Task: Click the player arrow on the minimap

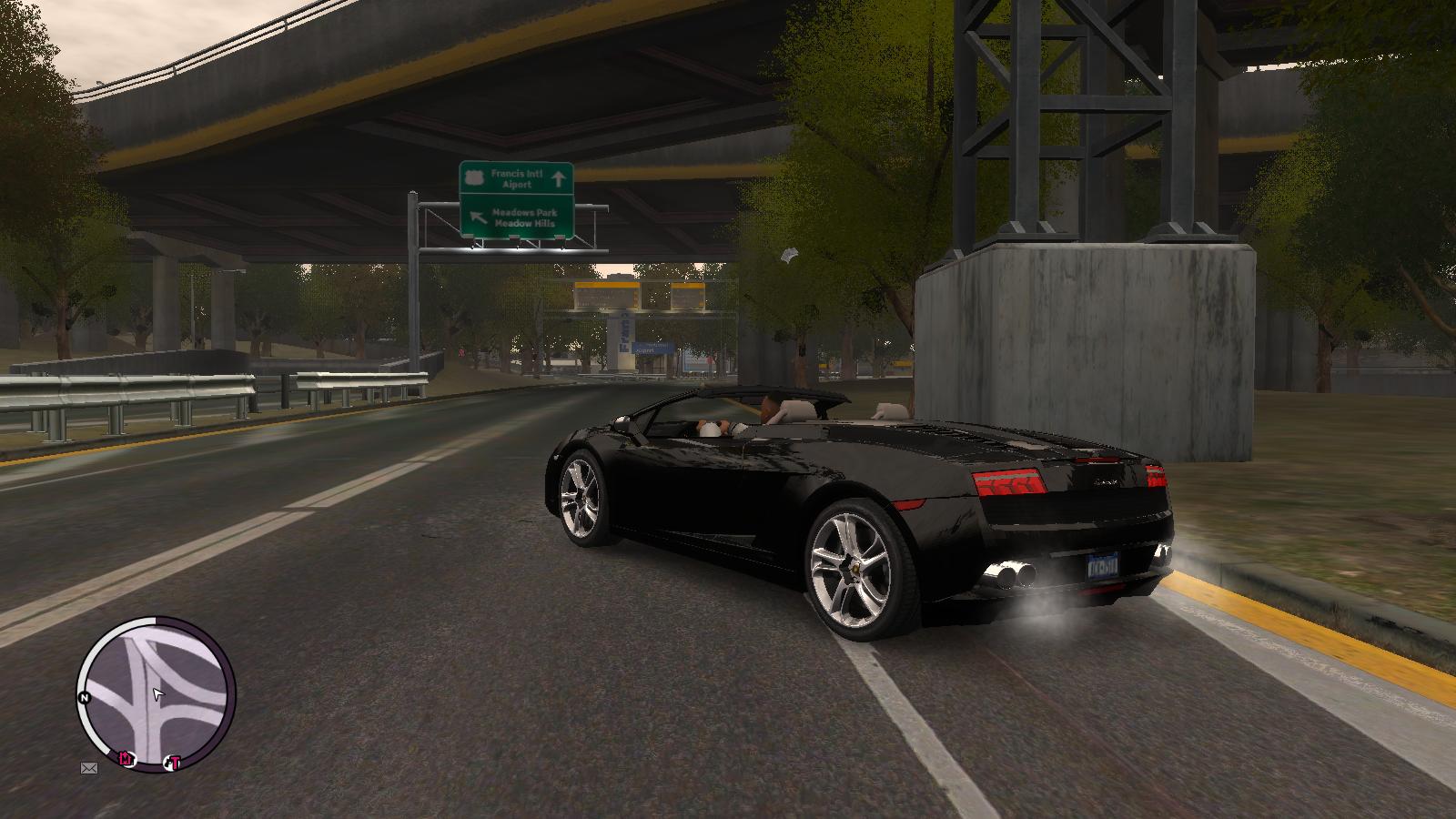Action: 157,695
